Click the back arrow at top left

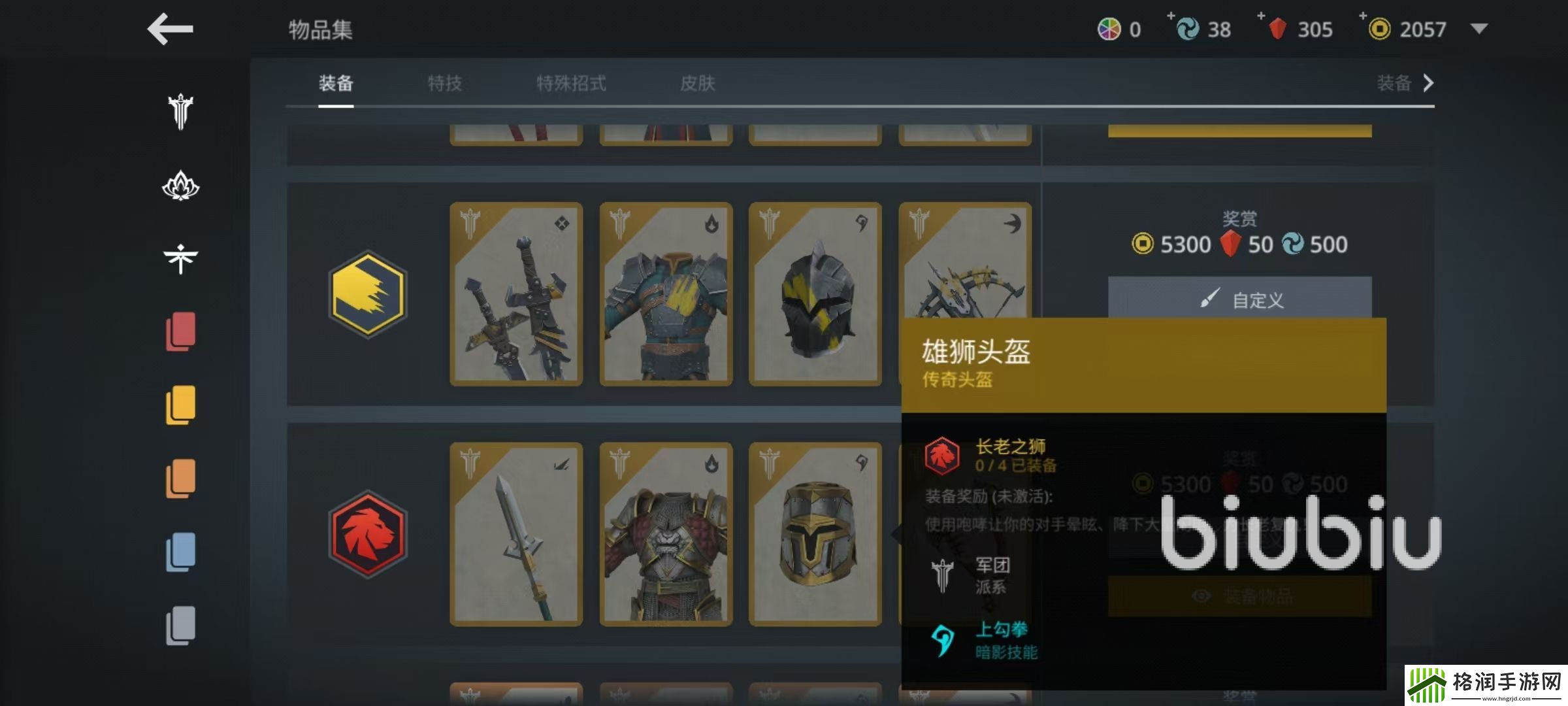170,29
